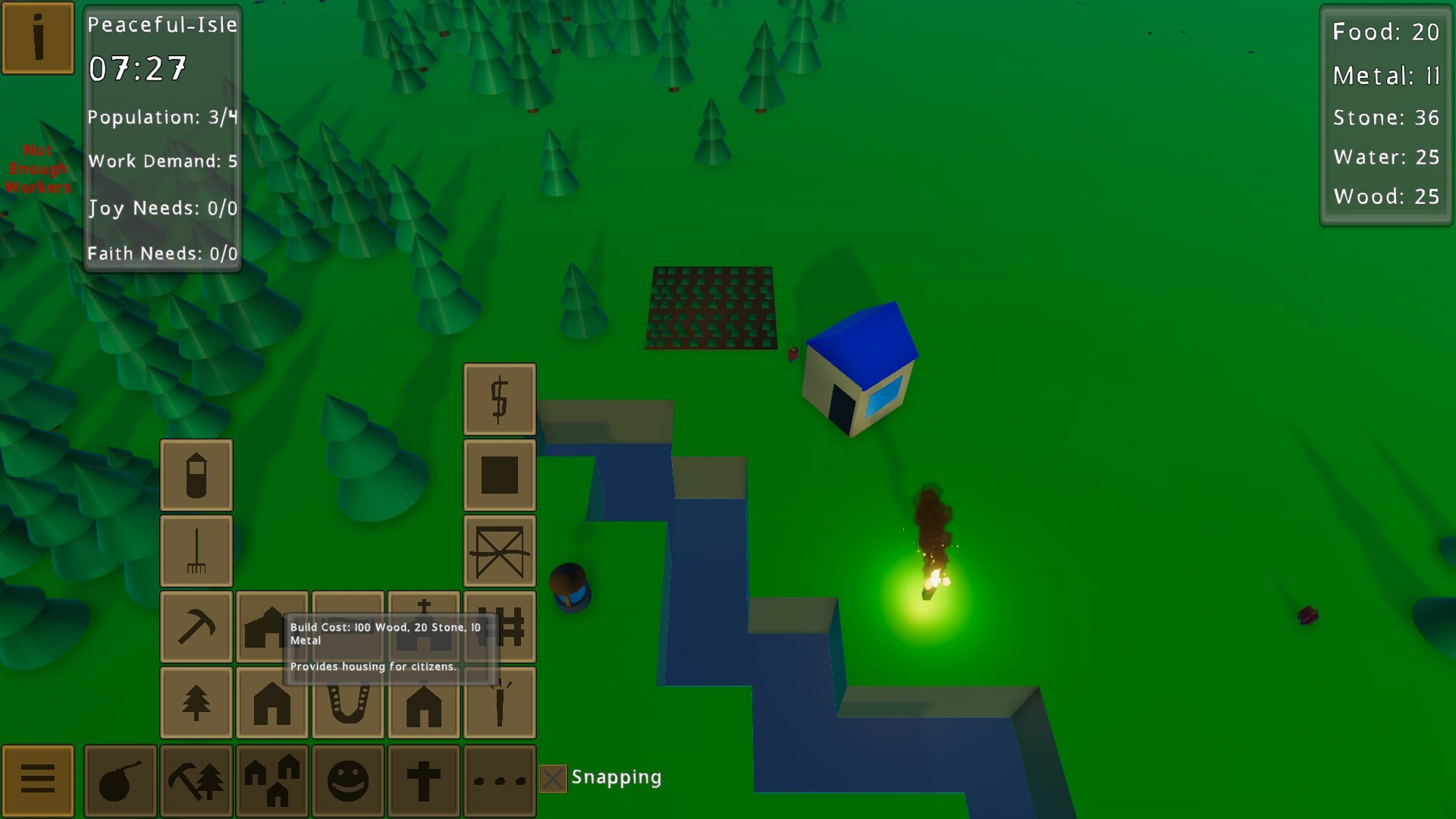Screen dimensions: 1456x819
Task: Open the info panel via the i button
Action: pos(37,36)
